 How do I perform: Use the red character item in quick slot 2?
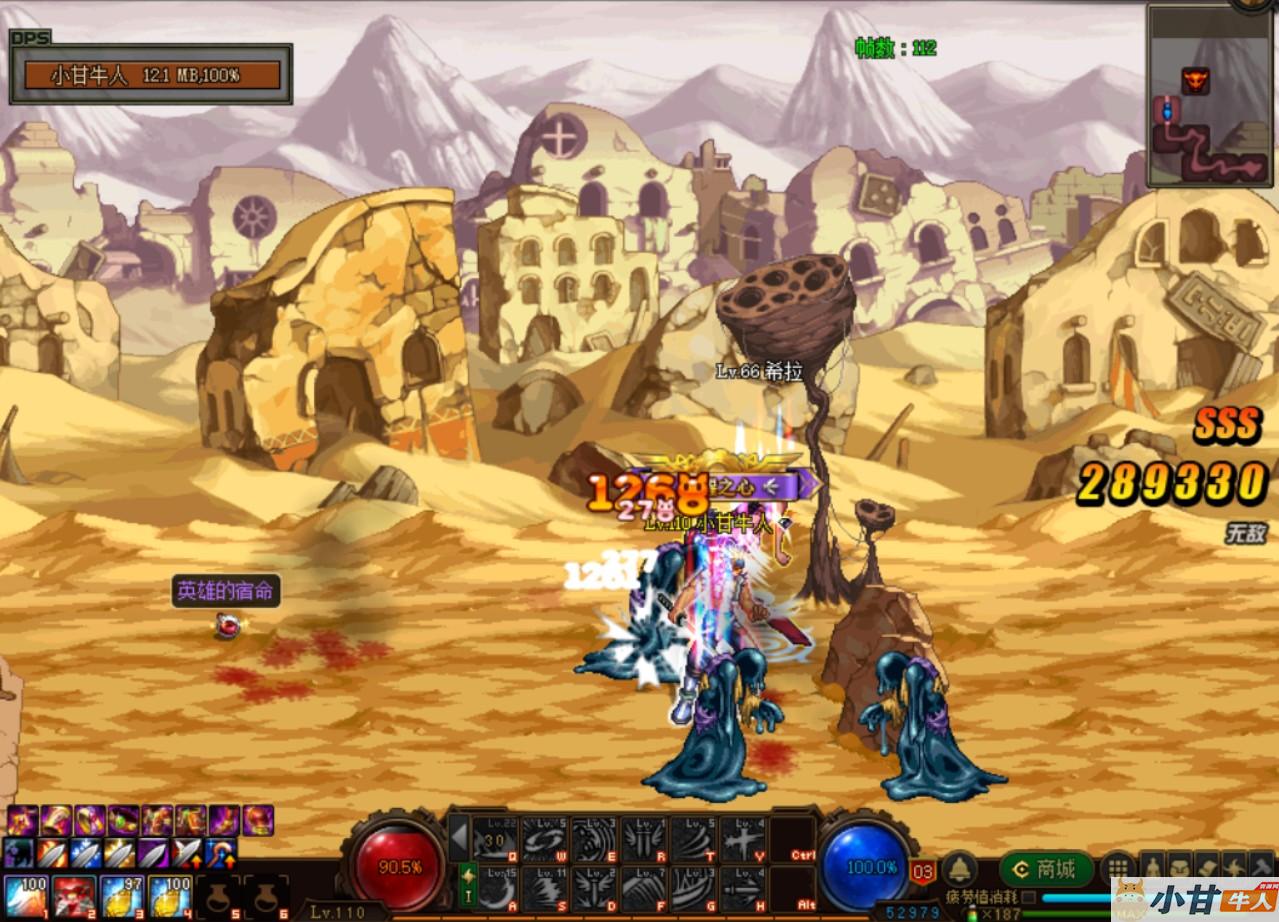pos(74,896)
